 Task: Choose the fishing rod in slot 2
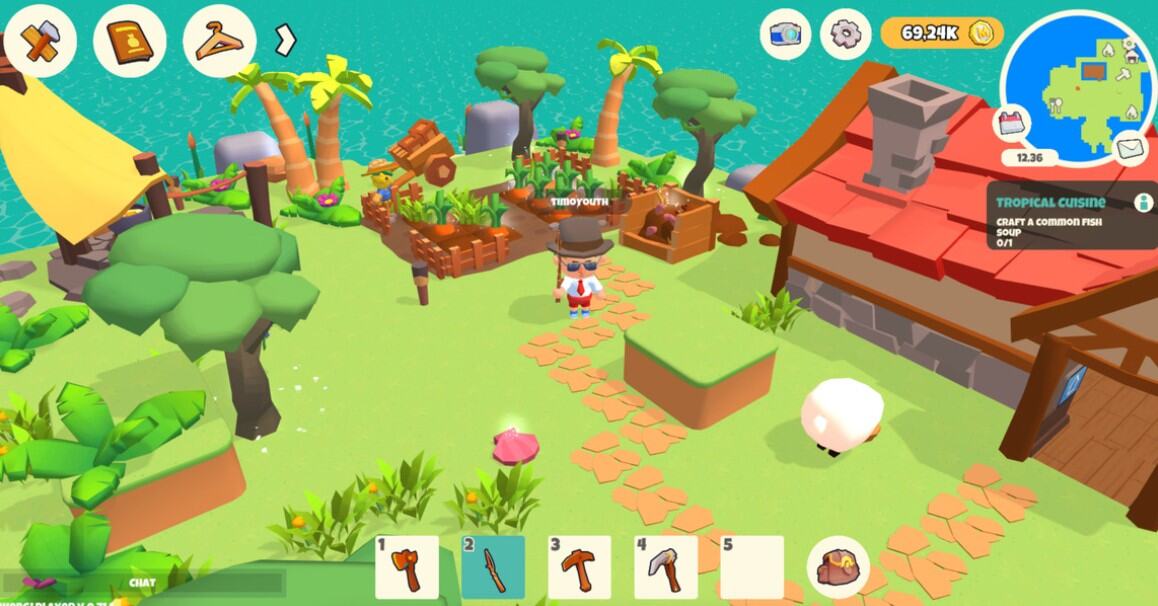pyautogui.click(x=493, y=567)
